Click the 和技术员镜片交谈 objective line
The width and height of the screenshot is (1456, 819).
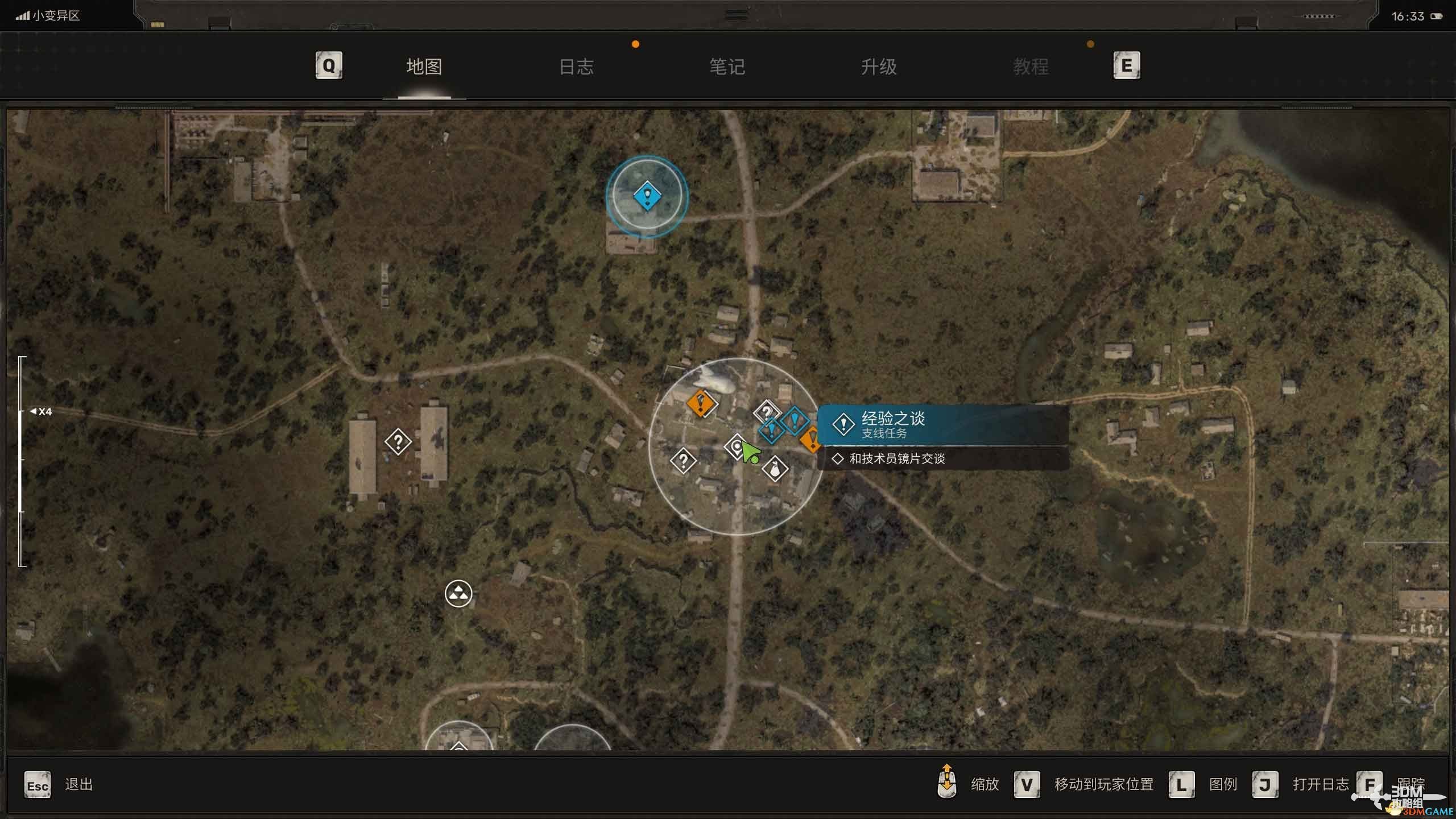(896, 458)
